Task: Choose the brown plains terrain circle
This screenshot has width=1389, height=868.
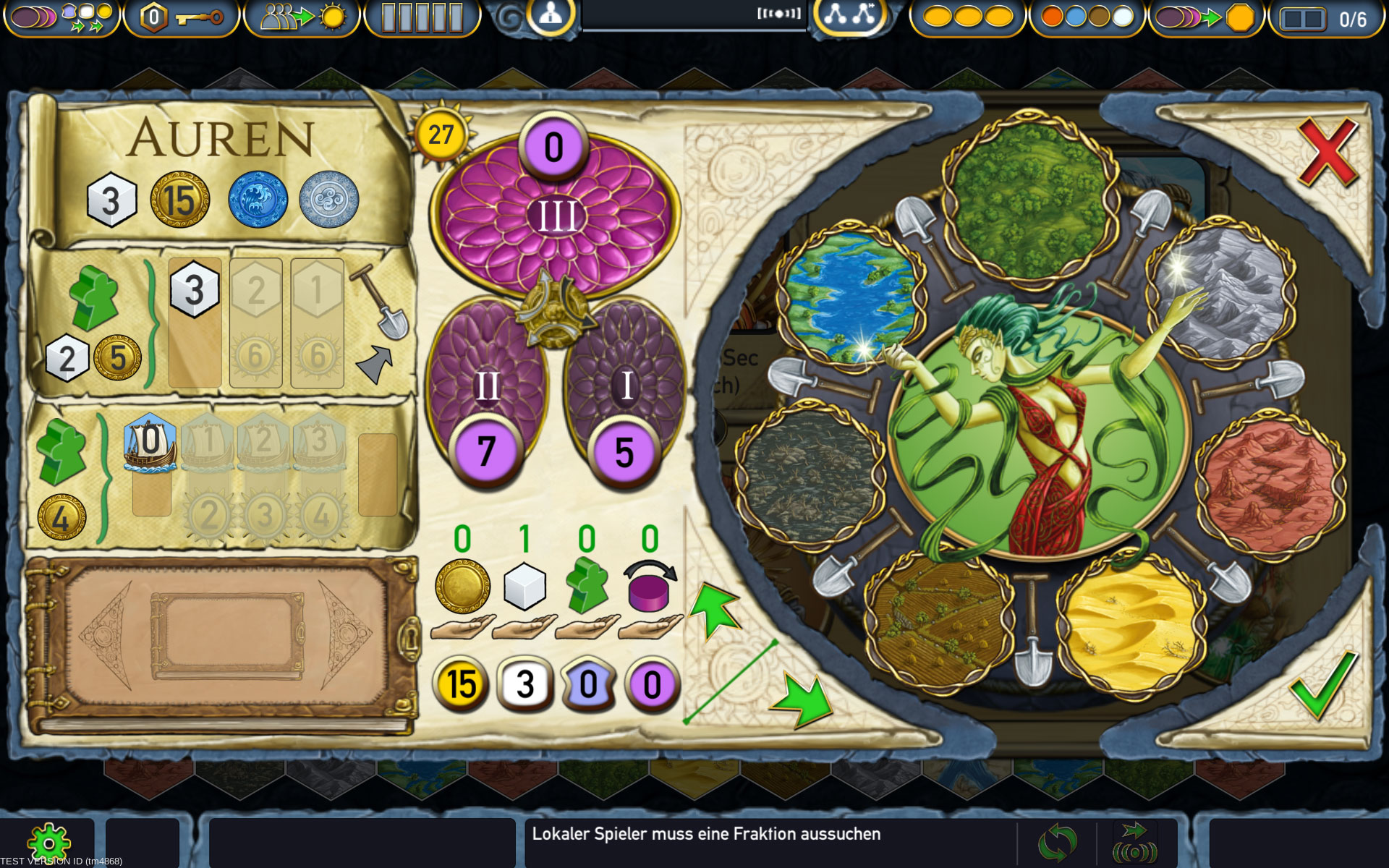Action: click(938, 622)
